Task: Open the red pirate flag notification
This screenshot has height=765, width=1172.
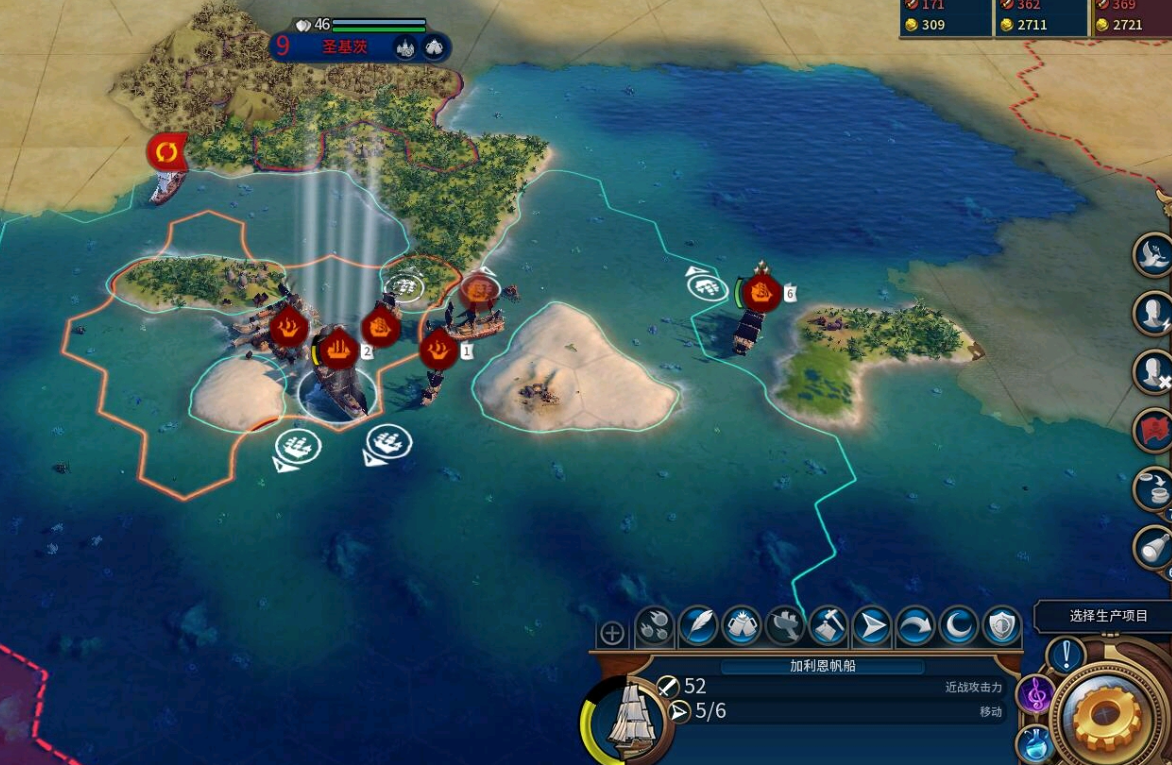Action: coord(1153,430)
